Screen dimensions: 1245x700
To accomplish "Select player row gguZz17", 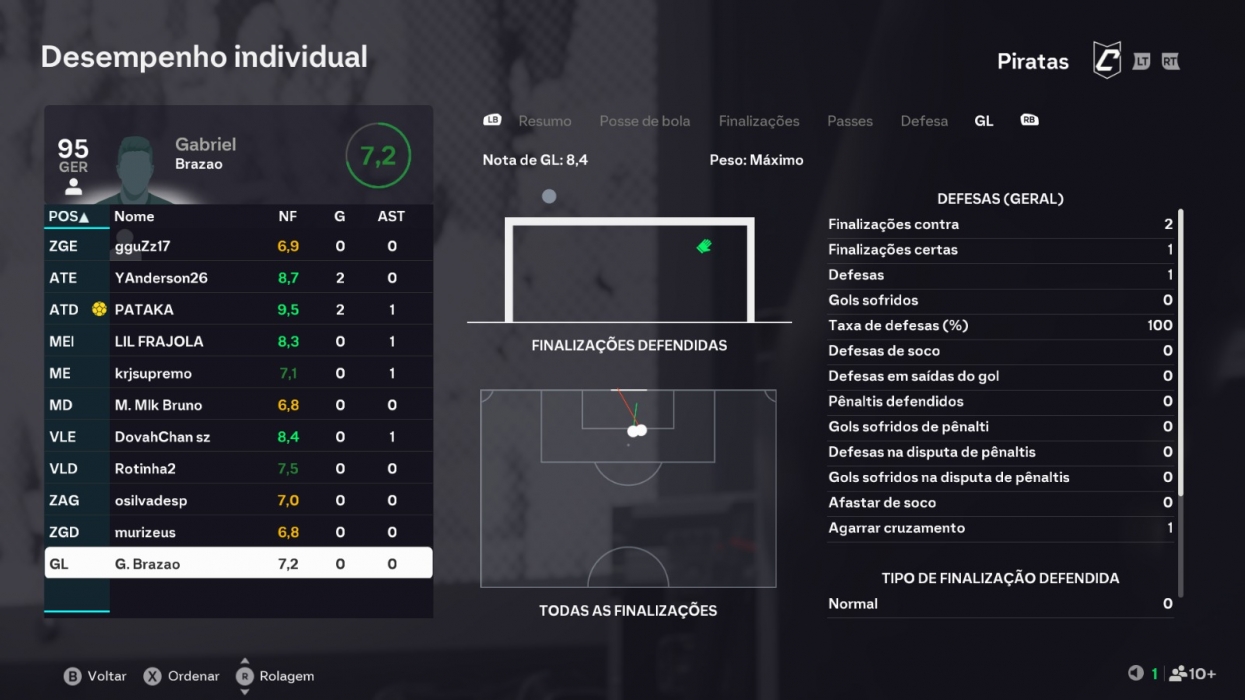I will pyautogui.click(x=238, y=246).
